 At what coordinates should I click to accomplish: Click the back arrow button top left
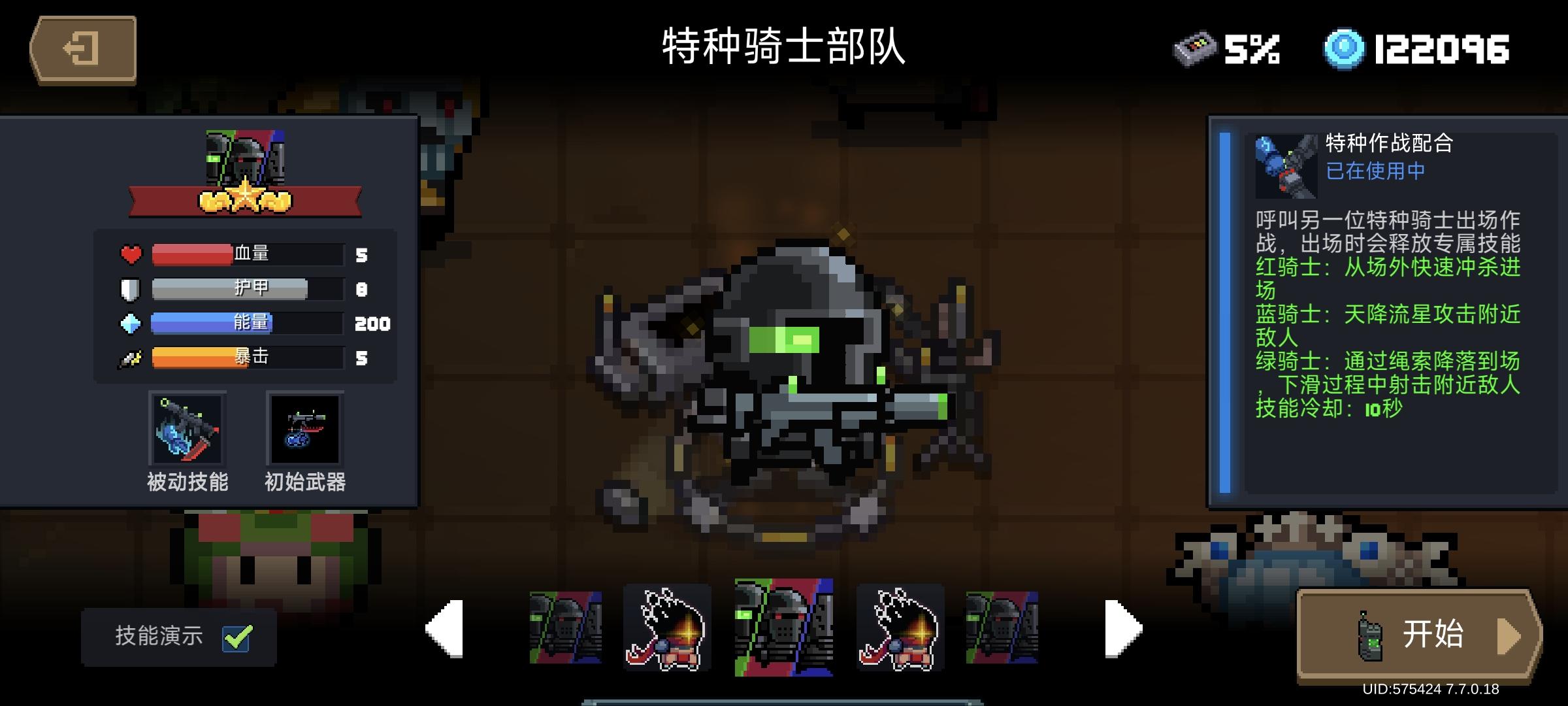point(85,48)
